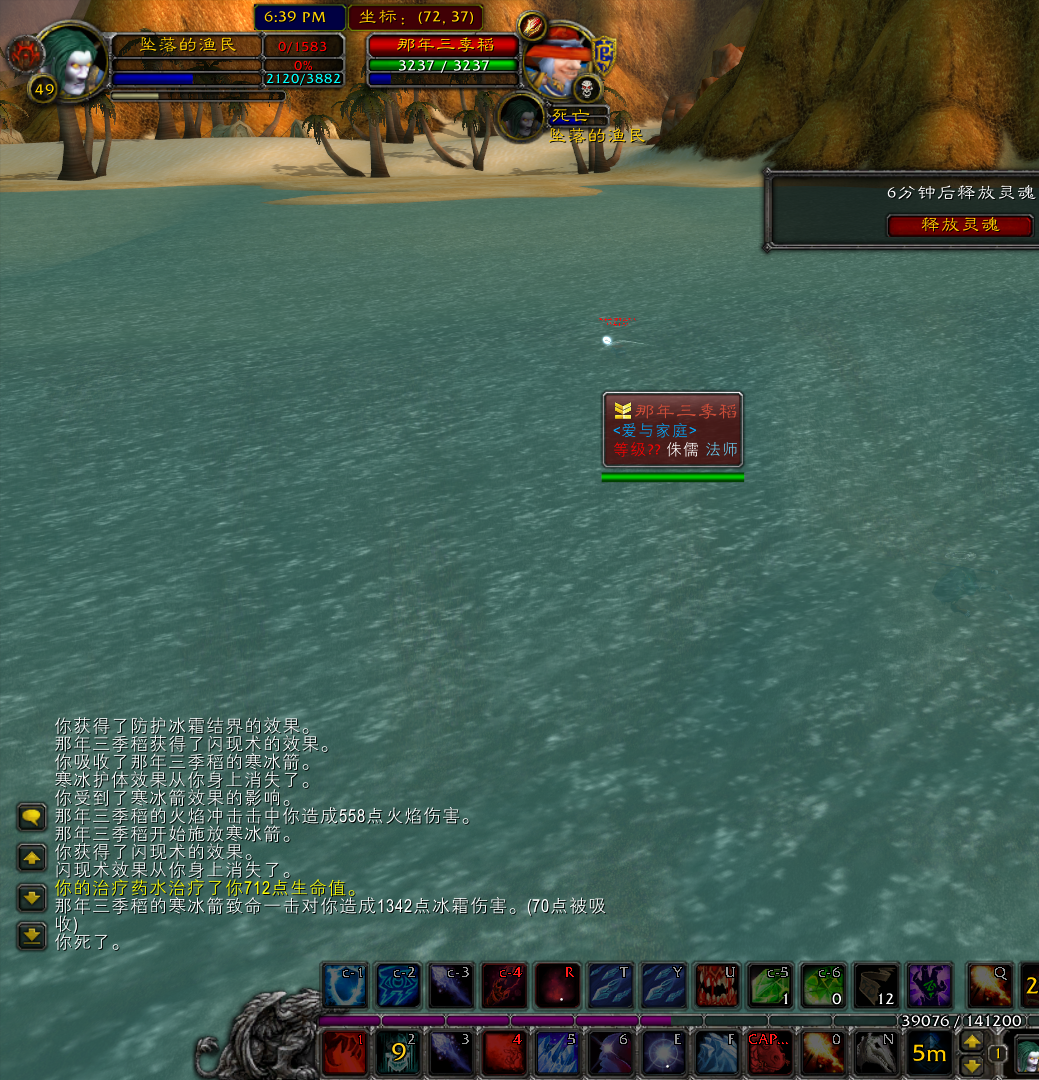The height and width of the screenshot is (1080, 1039).
Task: Click the action bar page up arrow
Action: (970, 1042)
